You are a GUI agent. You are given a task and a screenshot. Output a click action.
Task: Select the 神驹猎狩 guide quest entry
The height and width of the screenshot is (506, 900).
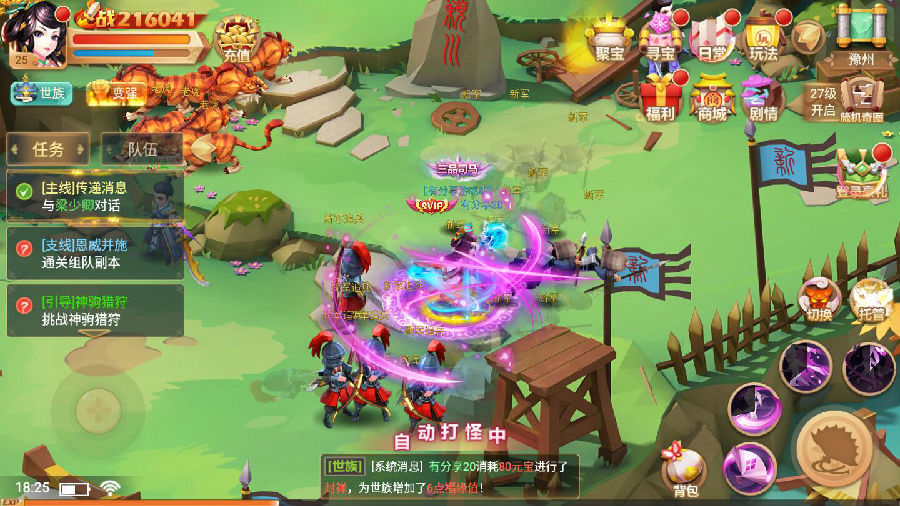pyautogui.click(x=94, y=310)
